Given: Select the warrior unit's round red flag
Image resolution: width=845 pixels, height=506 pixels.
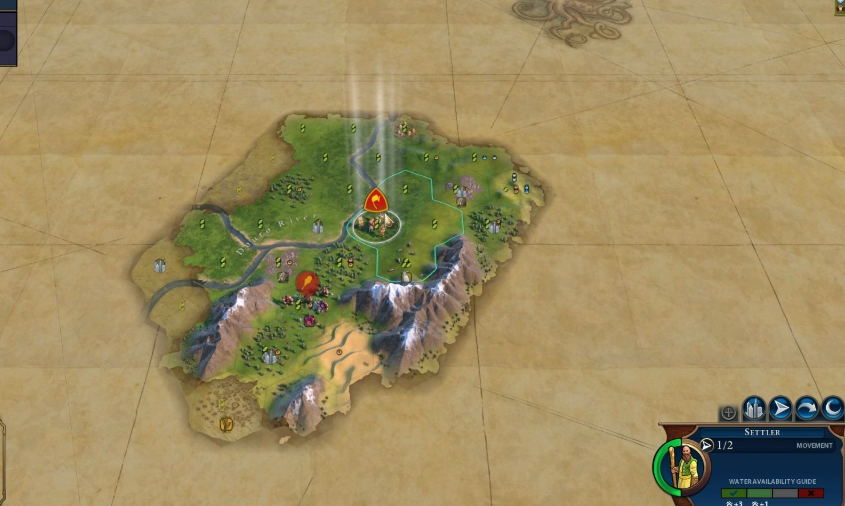Looking at the screenshot, I should (307, 282).
